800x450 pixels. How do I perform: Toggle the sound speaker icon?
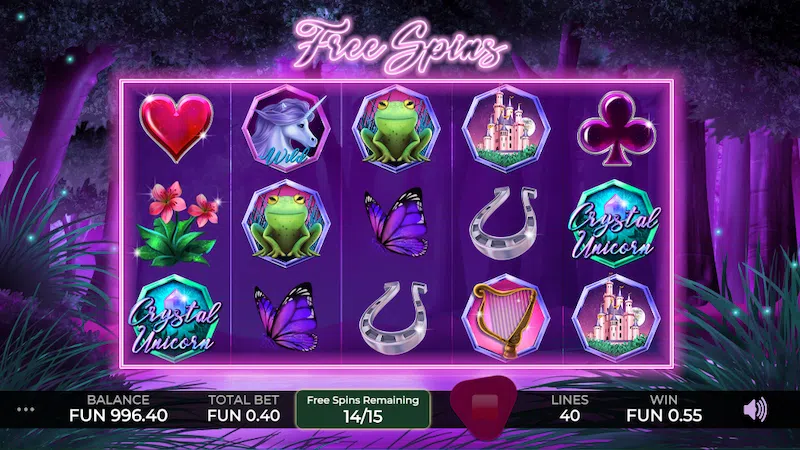(x=757, y=408)
